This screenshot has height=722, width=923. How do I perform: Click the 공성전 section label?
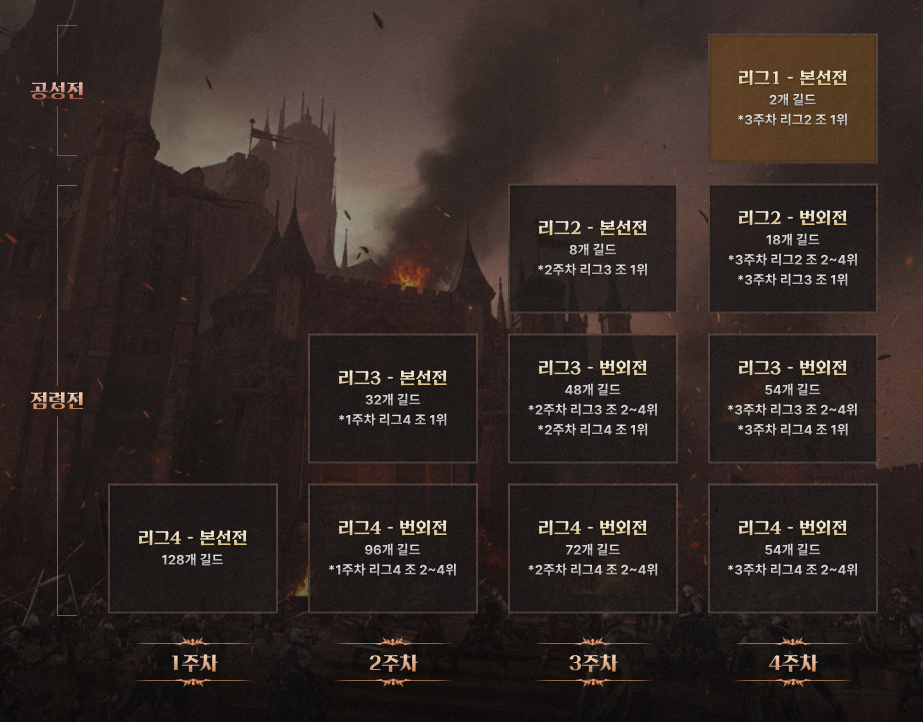tap(58, 91)
